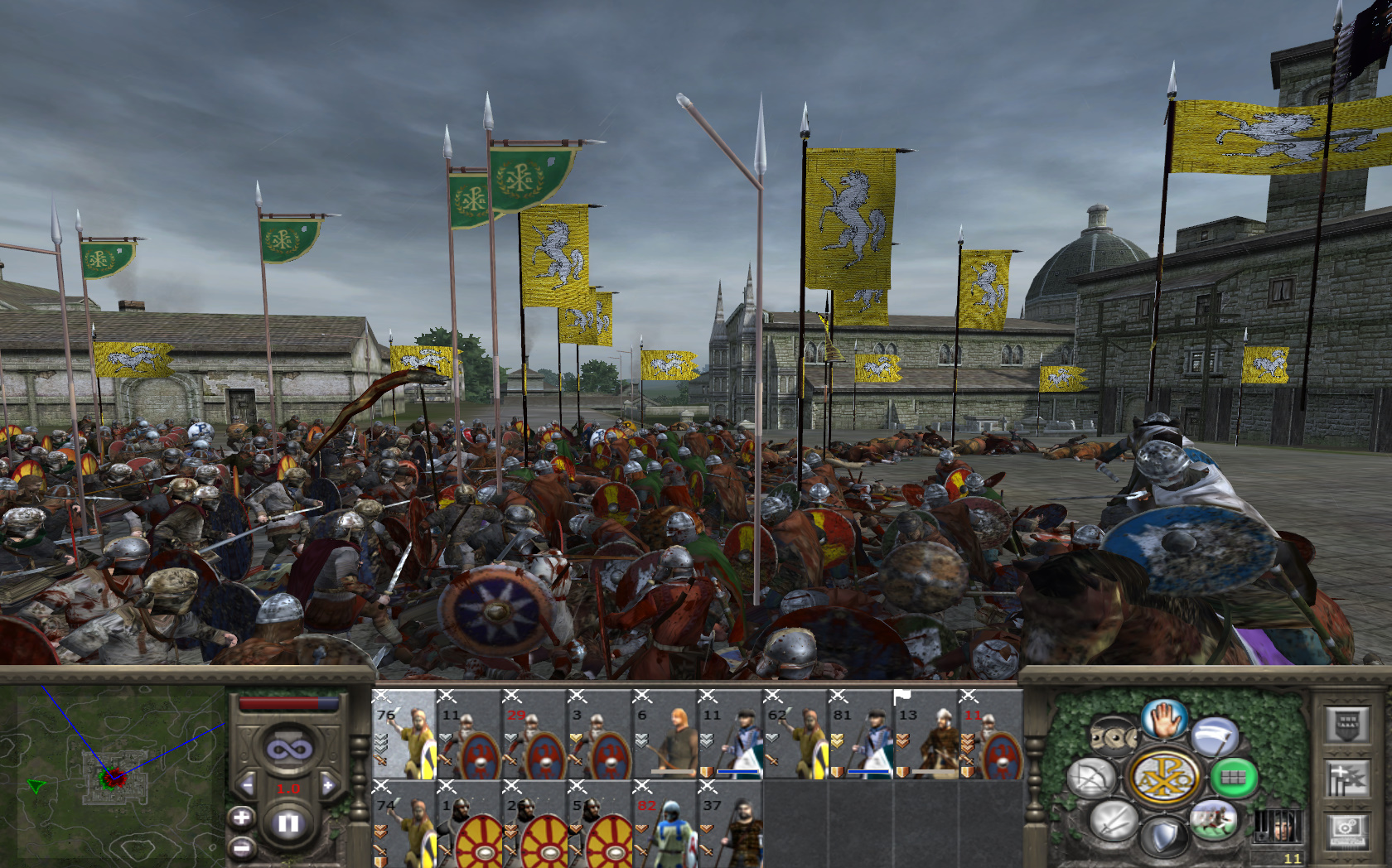Select the unit card with 29 soldiers
Image resolution: width=1392 pixels, height=868 pixels.
pyautogui.click(x=534, y=735)
